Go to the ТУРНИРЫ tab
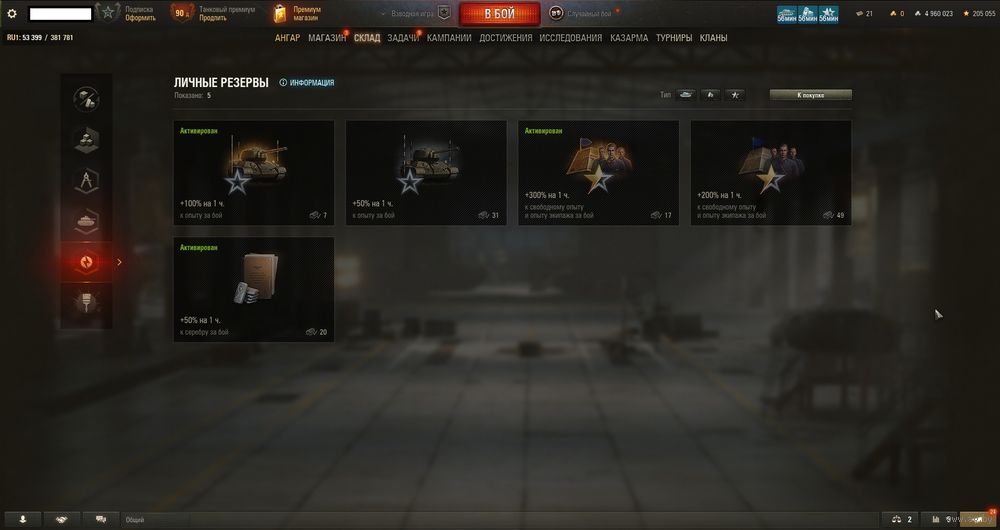1000x530 pixels. (674, 38)
